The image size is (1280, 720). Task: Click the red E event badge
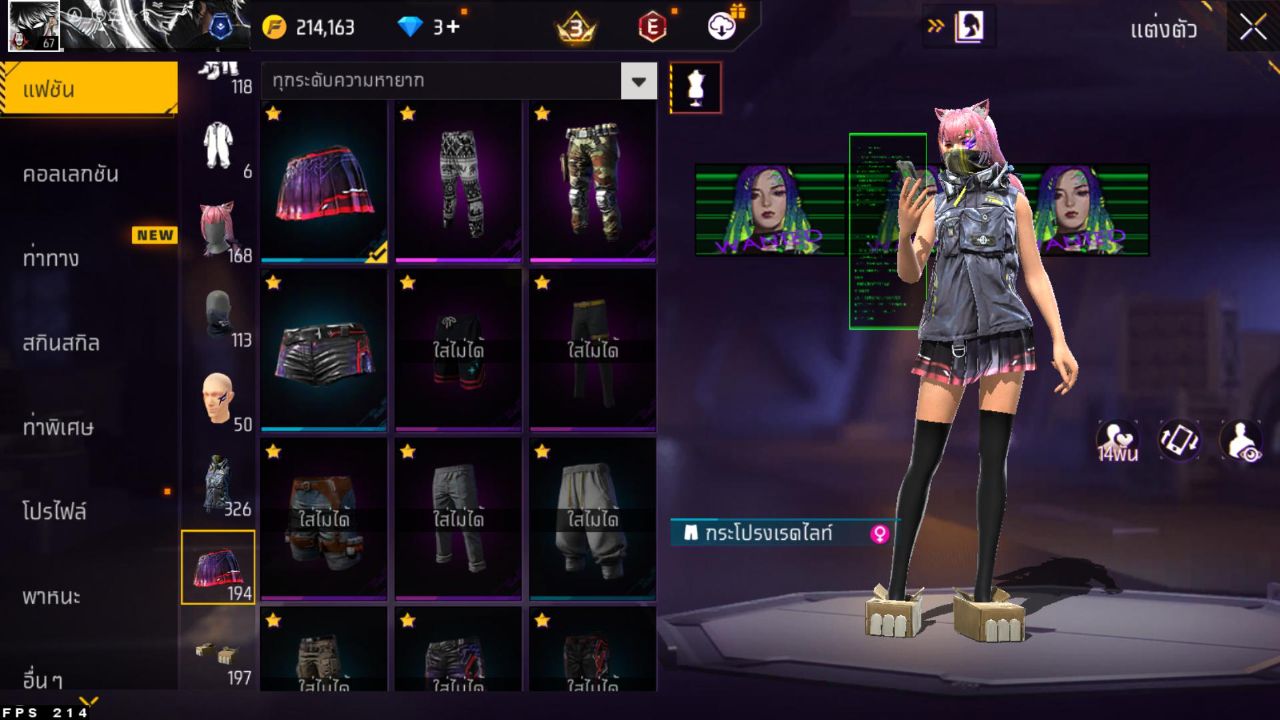coord(650,27)
